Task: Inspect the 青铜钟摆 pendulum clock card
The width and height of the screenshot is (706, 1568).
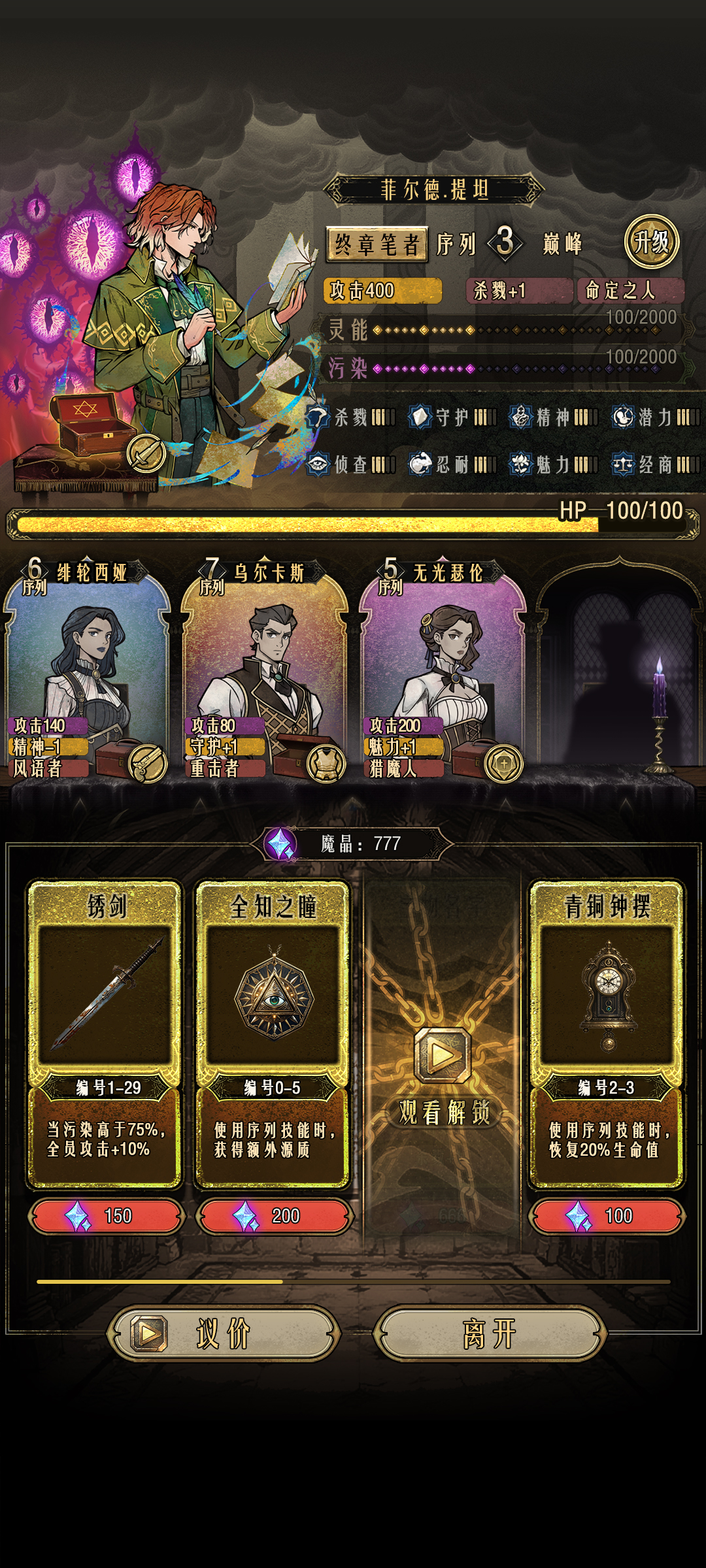Action: point(607,1032)
